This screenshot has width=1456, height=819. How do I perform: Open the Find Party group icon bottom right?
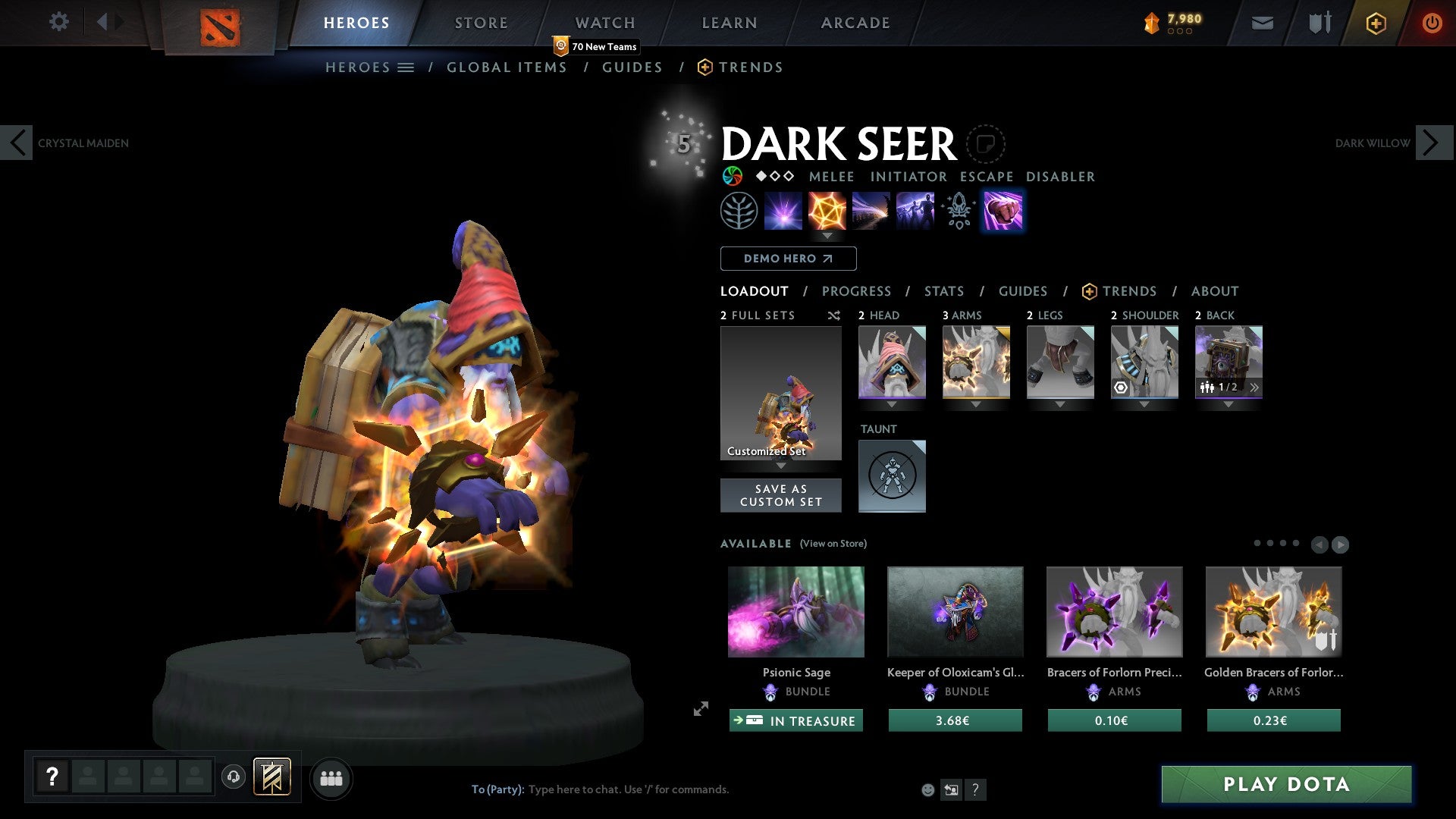(x=331, y=777)
